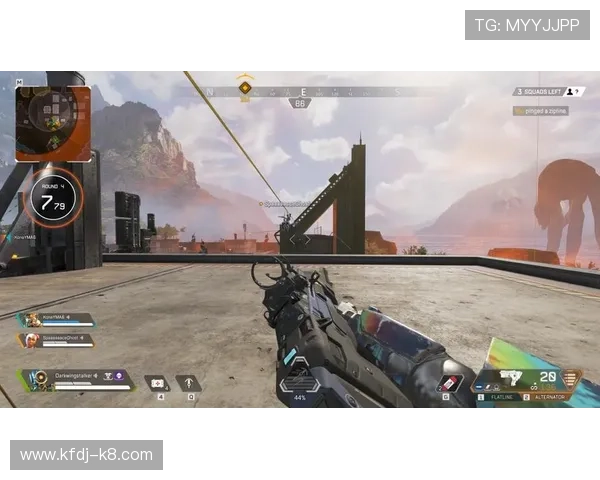Switch to the Alternator weapon slot
This screenshot has height=480, width=600.
tap(545, 398)
